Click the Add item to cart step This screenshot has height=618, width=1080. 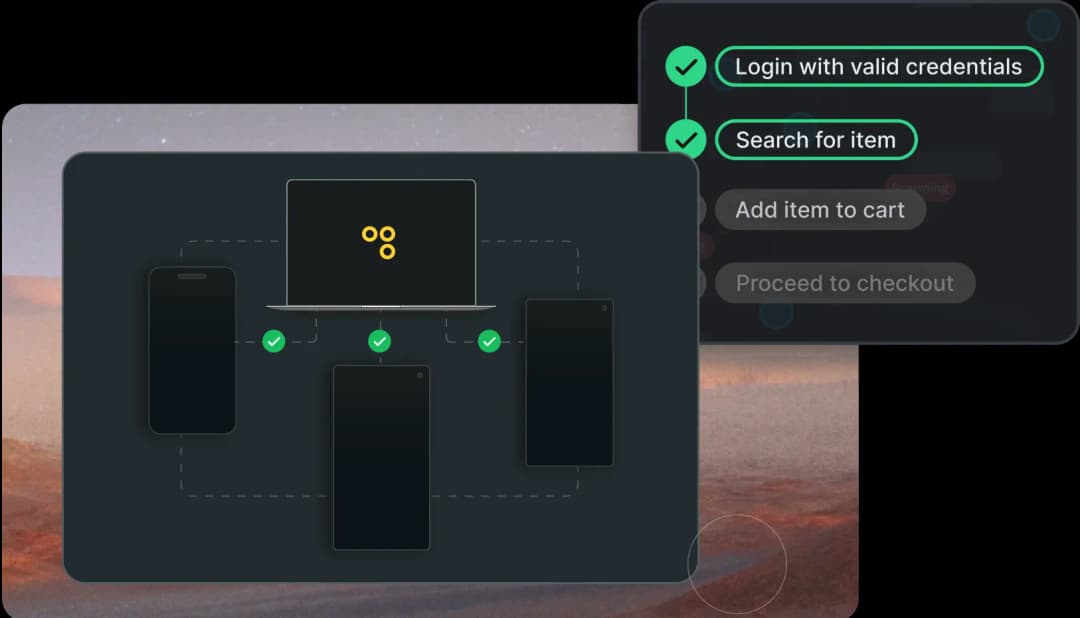[x=819, y=210]
